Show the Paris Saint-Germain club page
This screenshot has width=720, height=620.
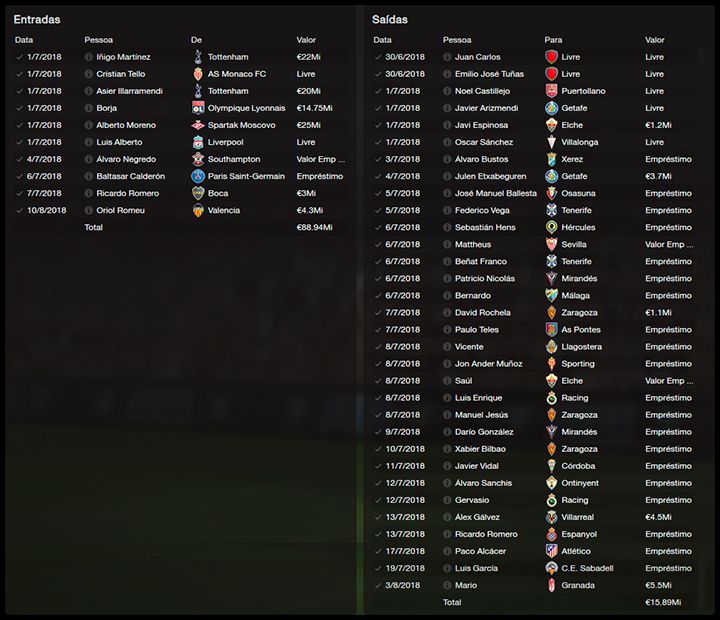pyautogui.click(x=247, y=176)
